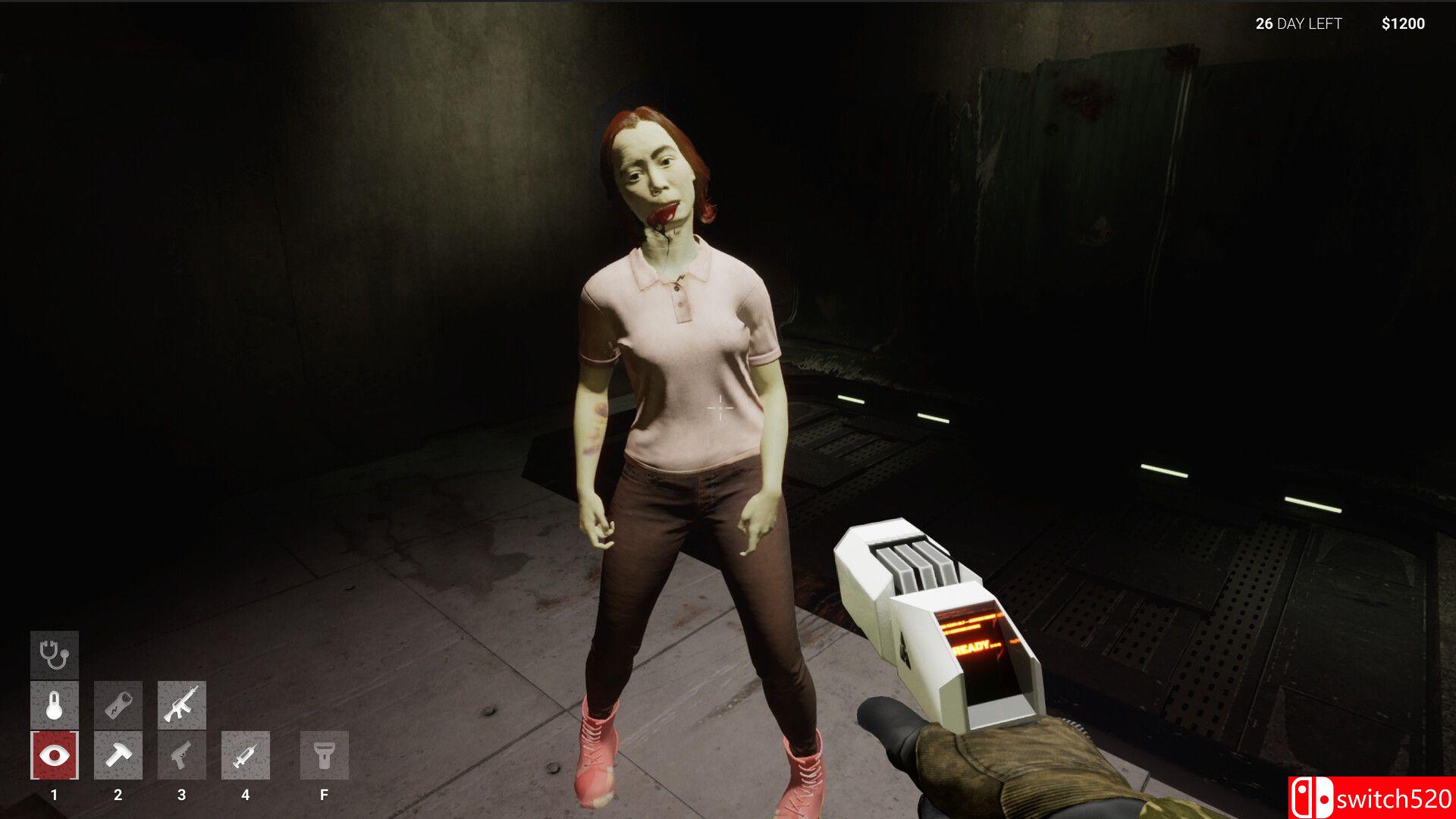Equip the stun gun taser slot
1456x819 pixels.
(x=118, y=705)
